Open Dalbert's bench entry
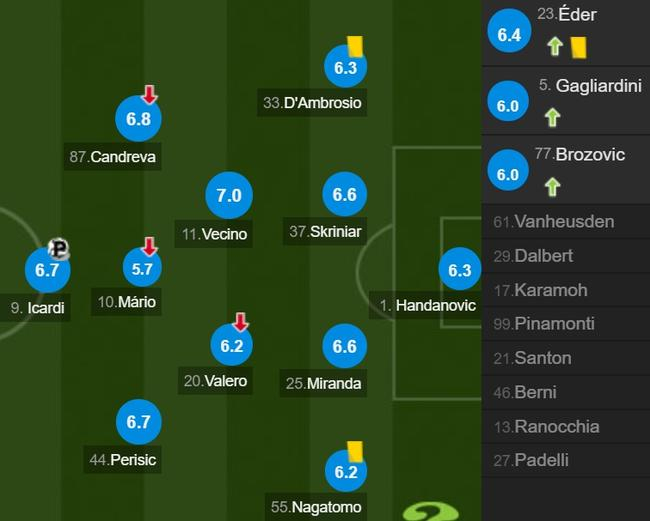 [x=565, y=255]
